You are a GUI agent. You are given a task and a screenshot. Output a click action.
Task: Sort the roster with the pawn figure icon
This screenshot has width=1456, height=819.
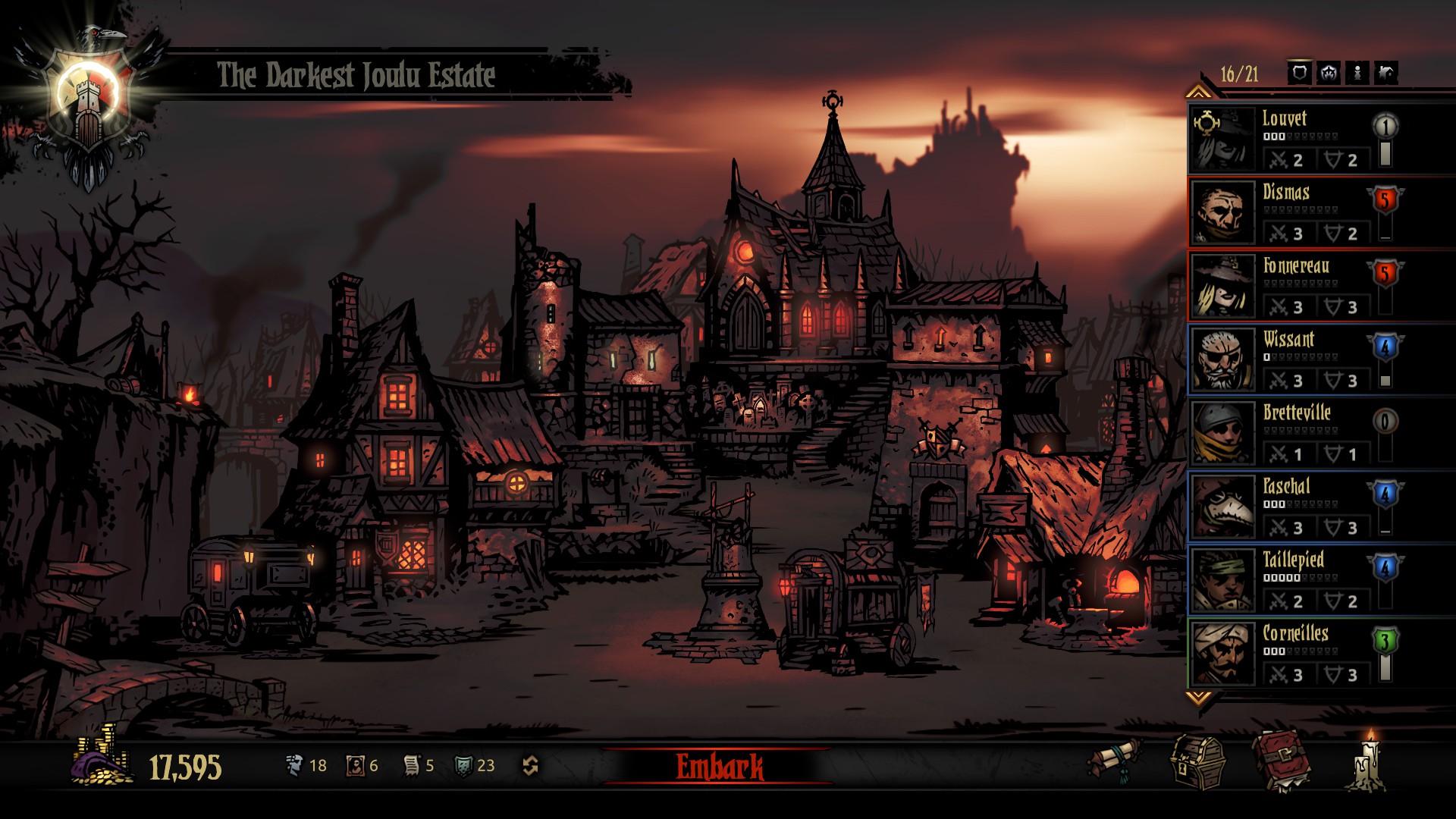pos(1357,73)
